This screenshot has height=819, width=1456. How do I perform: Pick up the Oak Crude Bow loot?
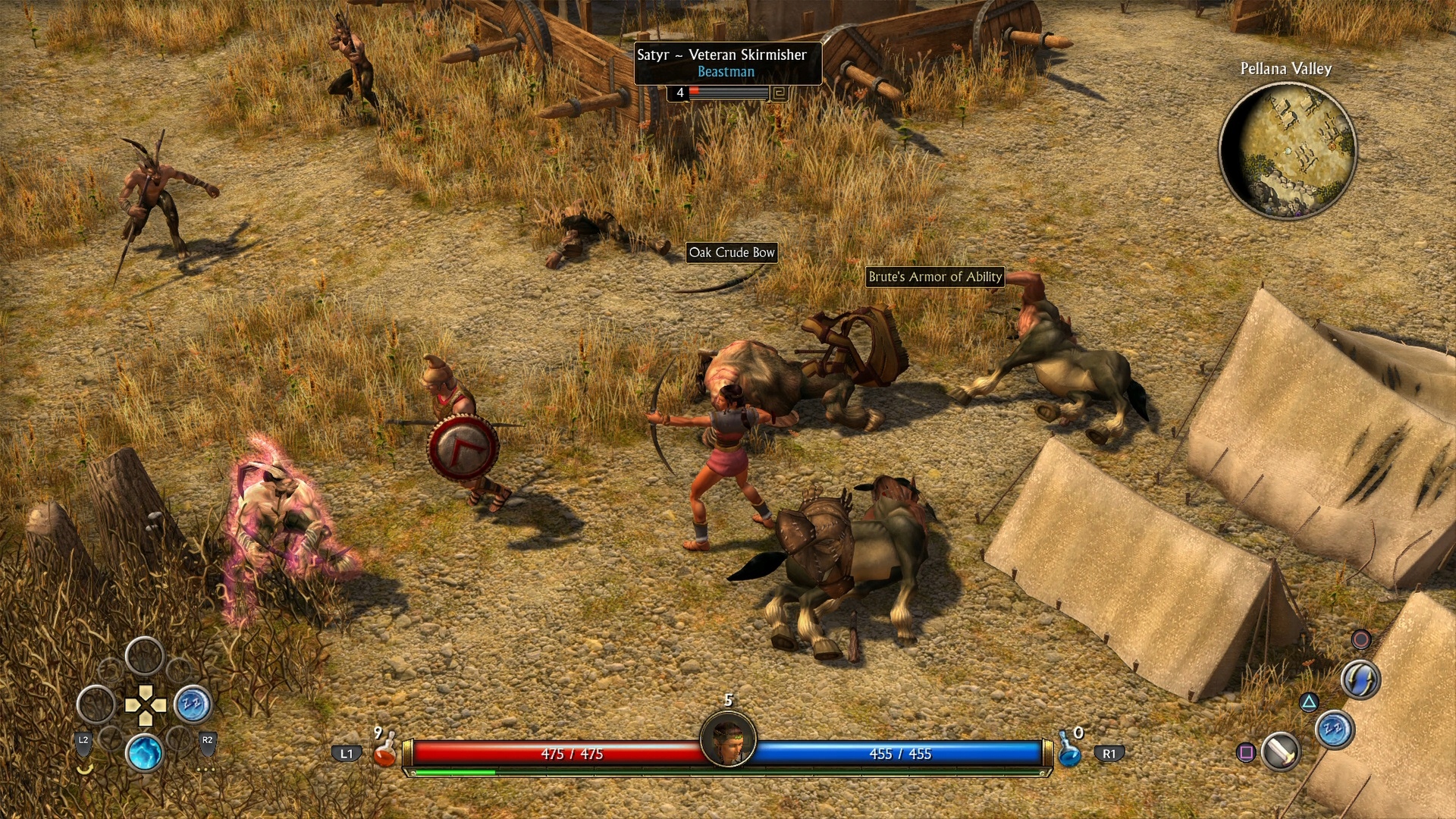pyautogui.click(x=733, y=253)
